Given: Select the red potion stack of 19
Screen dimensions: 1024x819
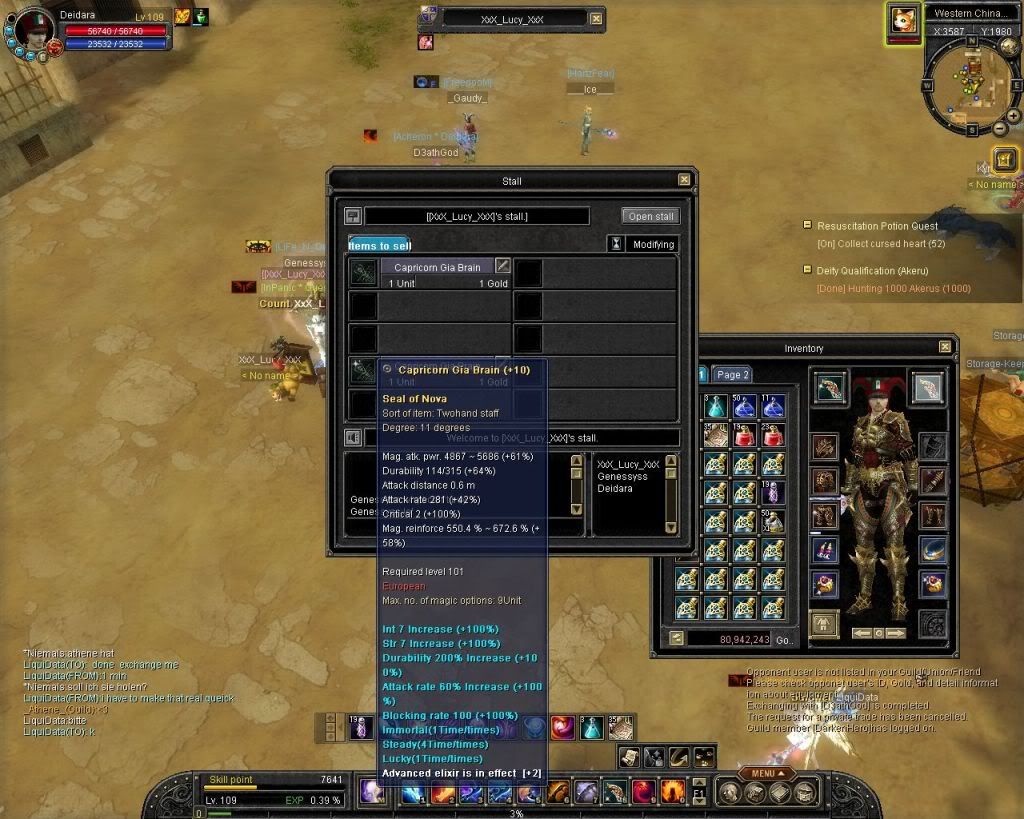Looking at the screenshot, I should tap(743, 435).
